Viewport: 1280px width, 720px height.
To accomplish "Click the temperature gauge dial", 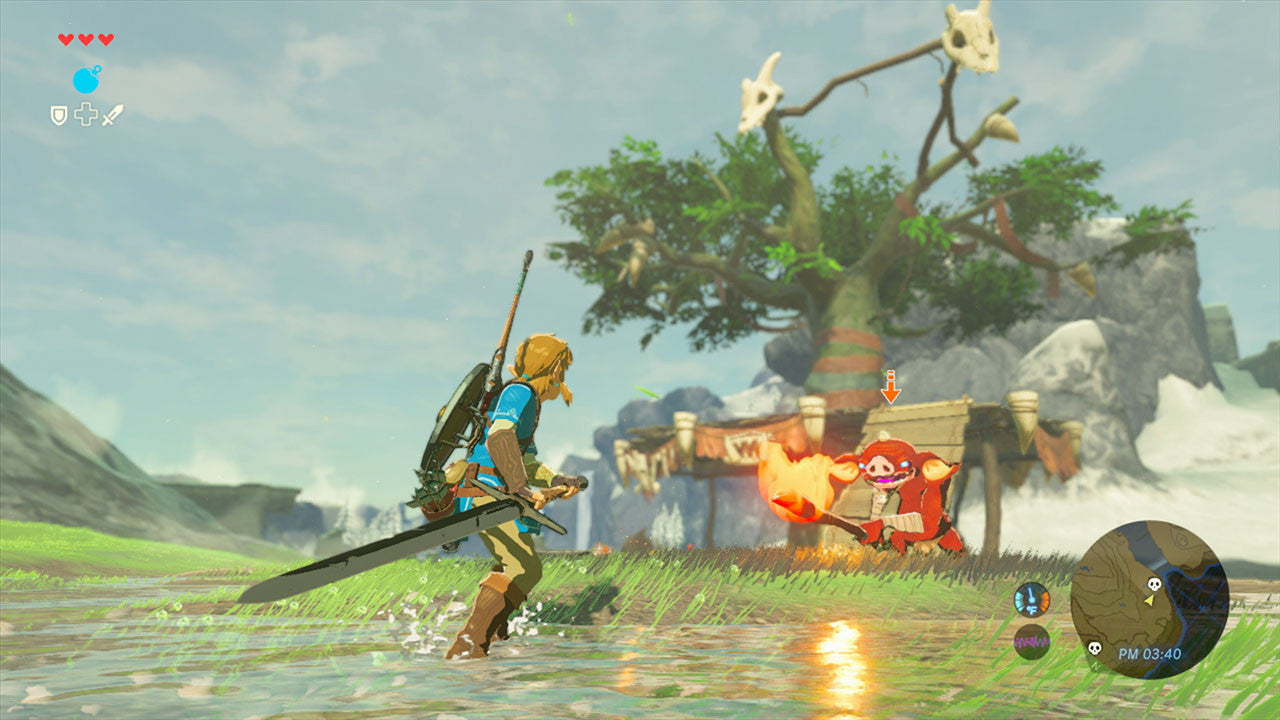I will coord(1031,598).
